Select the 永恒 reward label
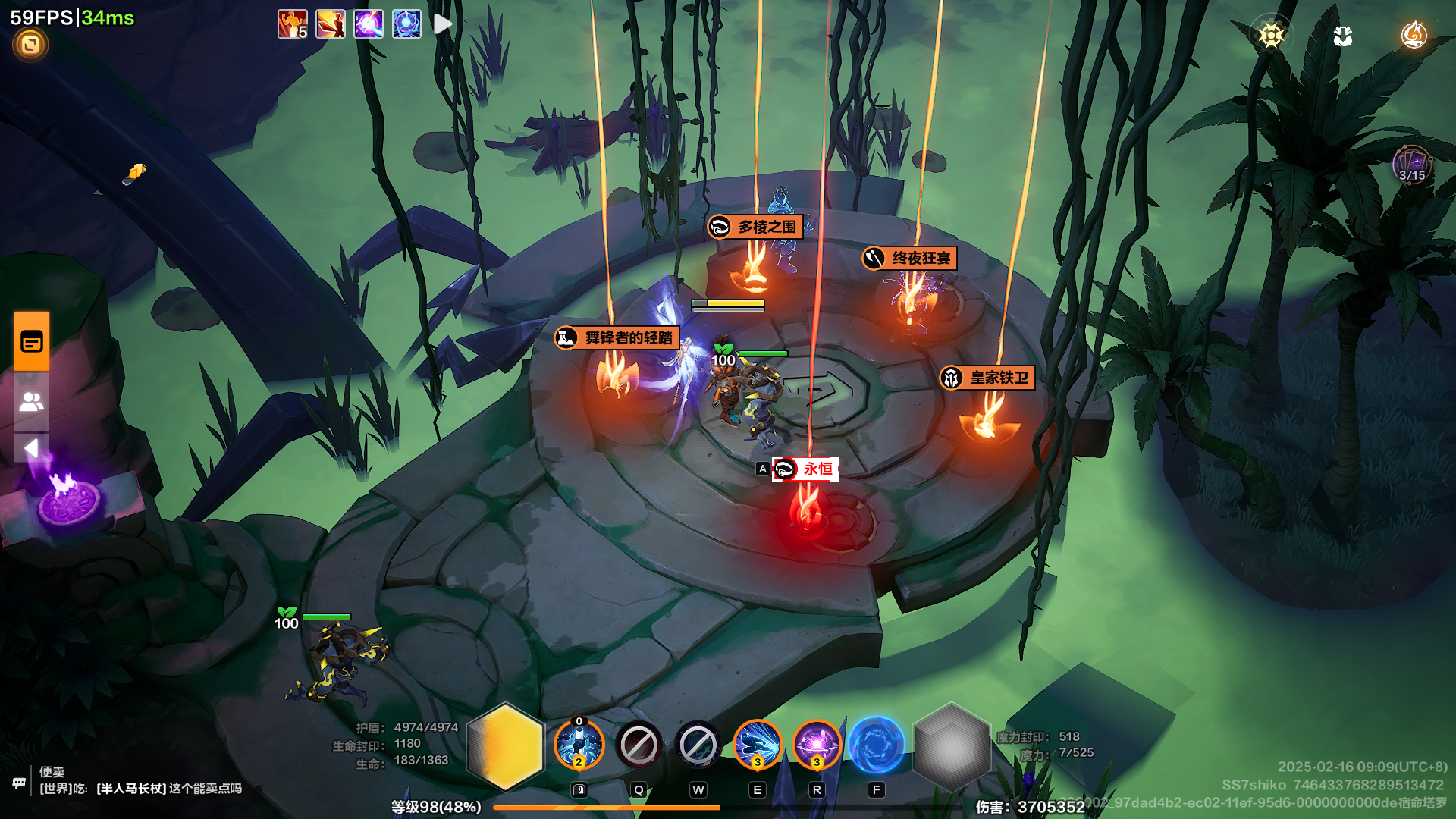 806,469
